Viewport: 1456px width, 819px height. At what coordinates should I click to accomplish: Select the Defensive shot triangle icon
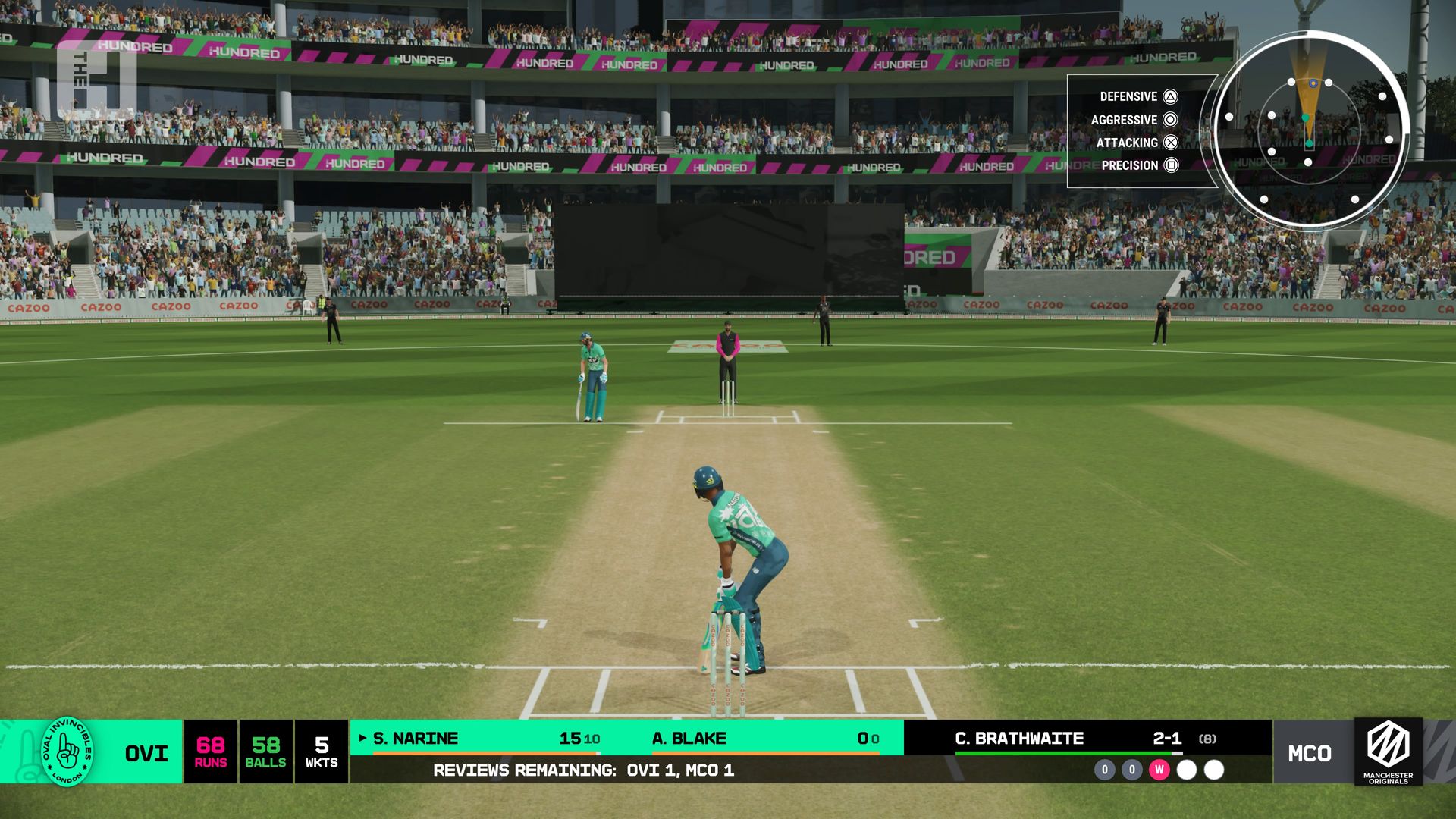1169,97
